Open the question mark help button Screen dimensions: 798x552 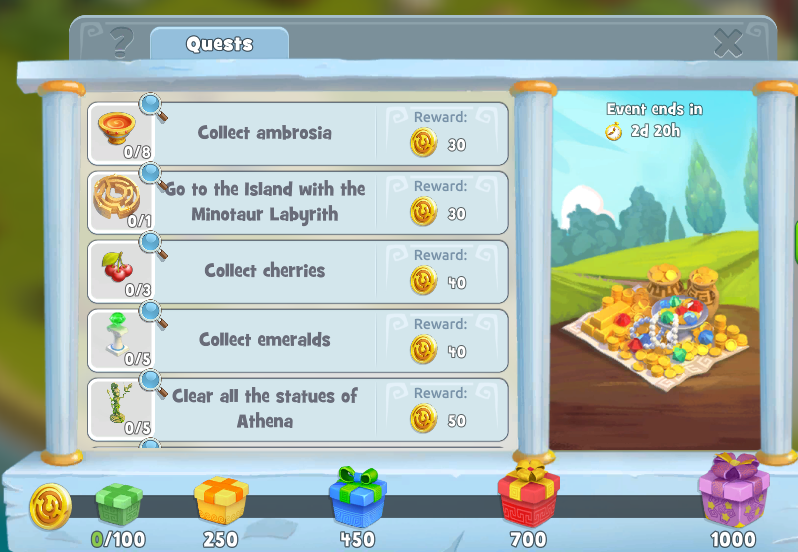[122, 43]
